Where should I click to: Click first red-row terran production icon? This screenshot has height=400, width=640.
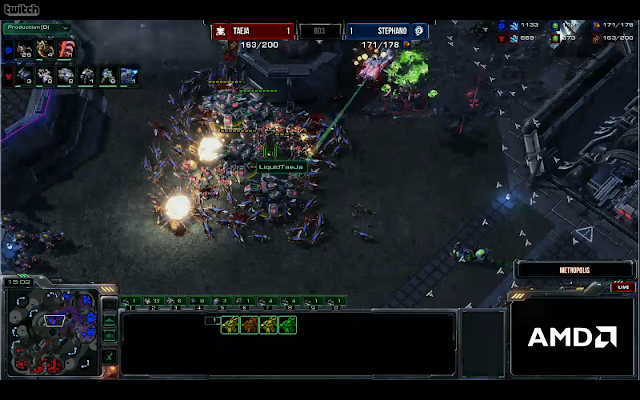(23, 75)
